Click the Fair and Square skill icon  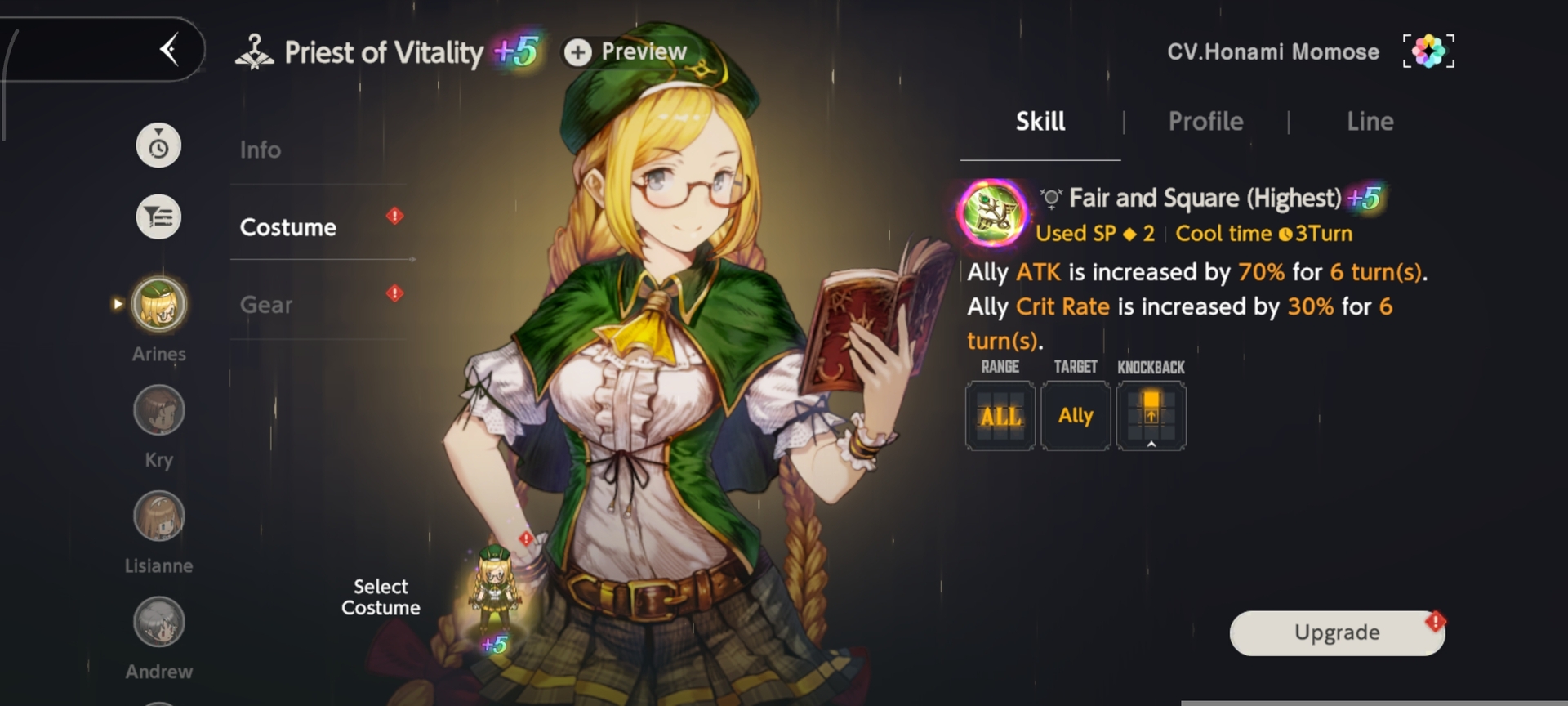993,212
